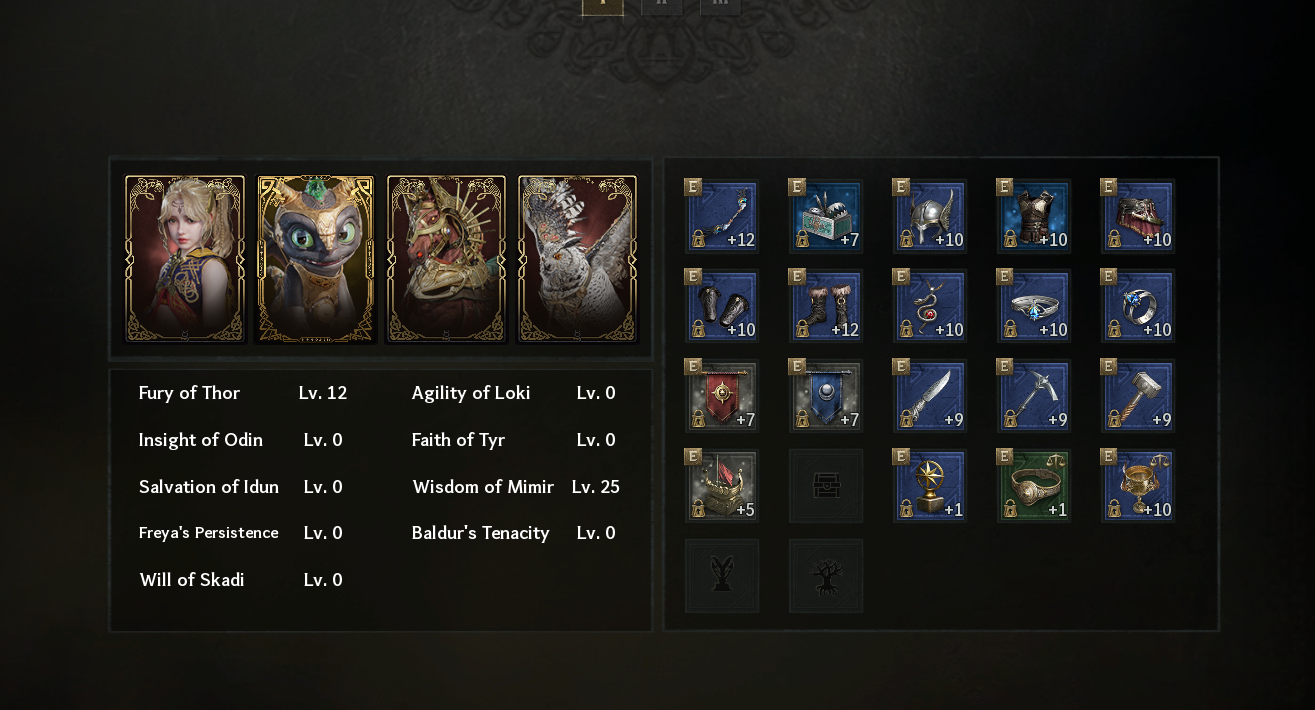Open the golden ship +5 slot

[722, 486]
